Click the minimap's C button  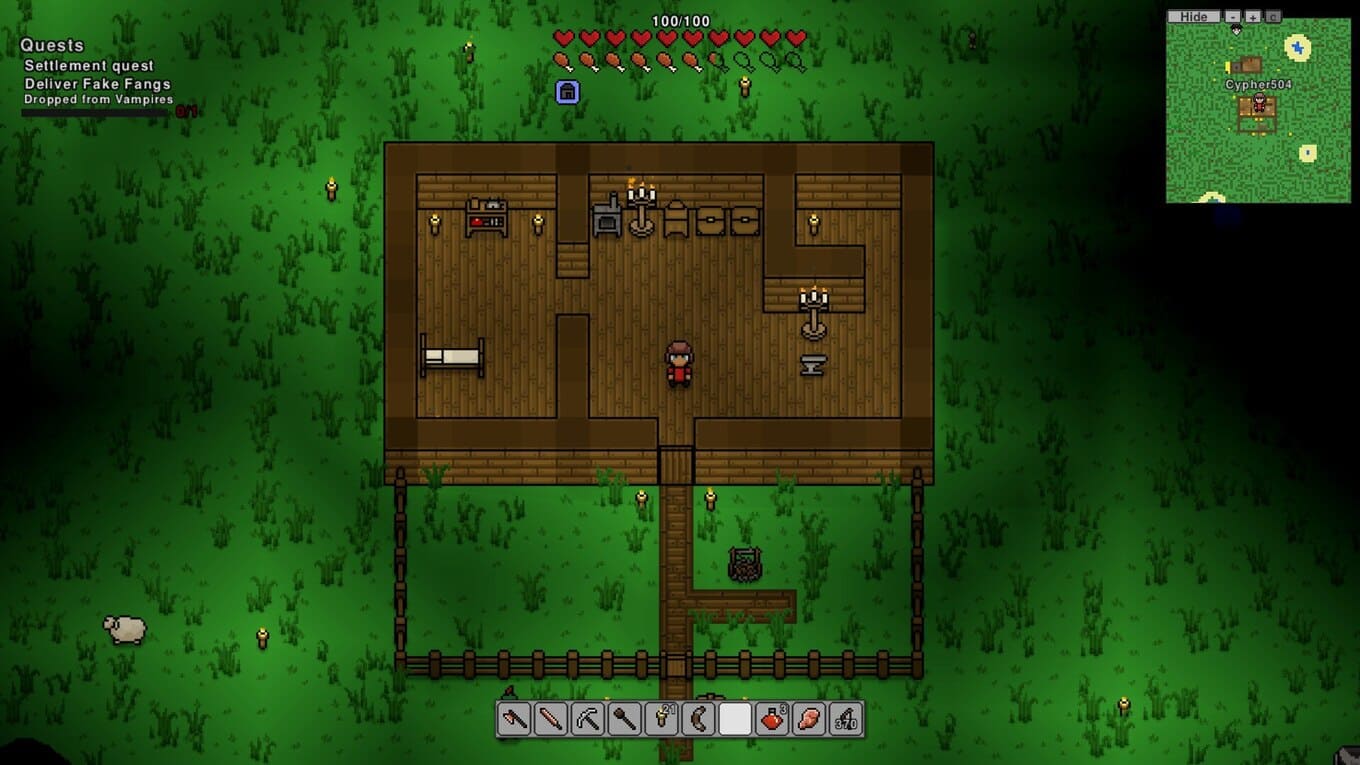point(1273,17)
